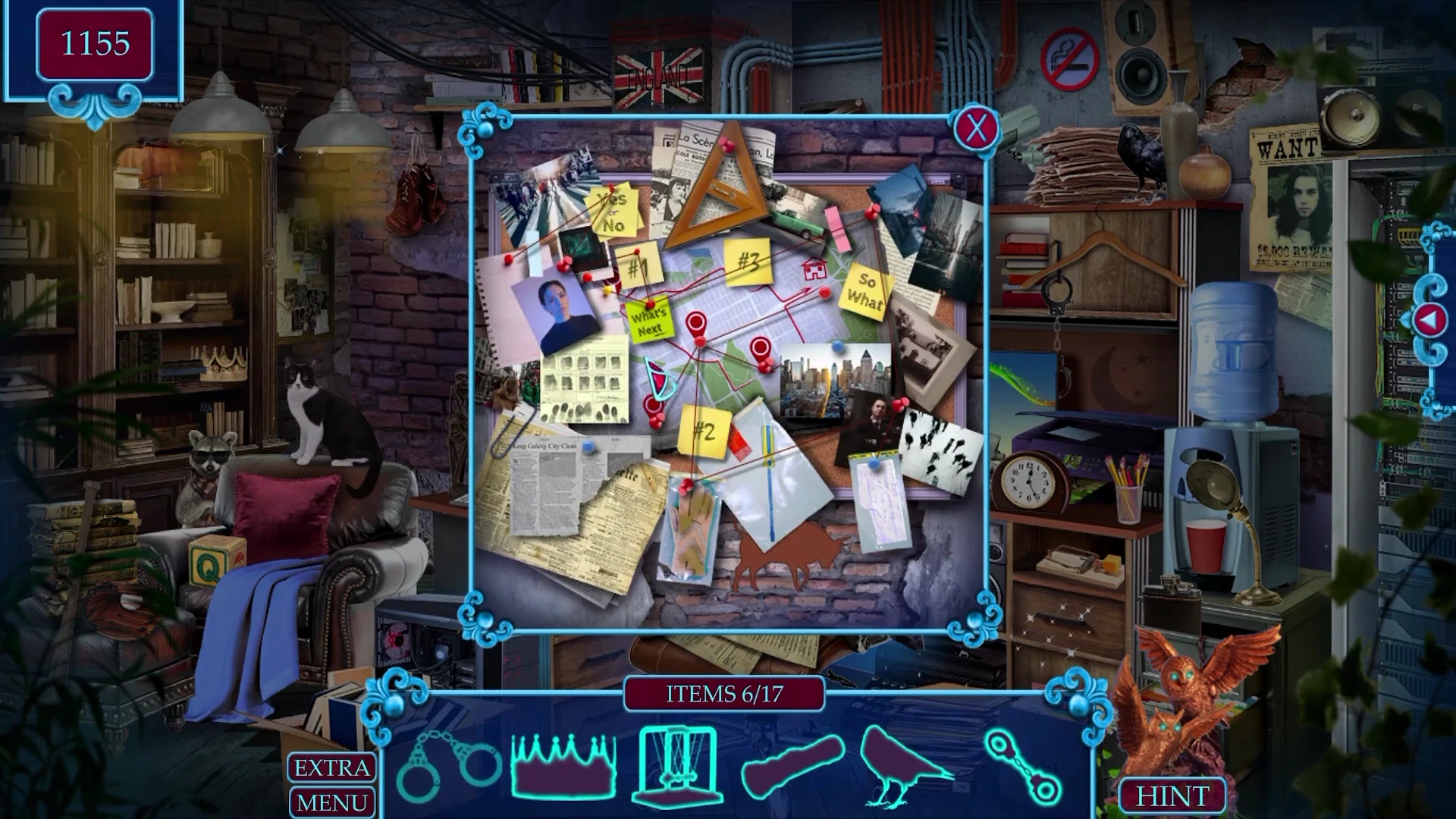Viewport: 1456px width, 819px height.
Task: Select the baseball bat silhouette item
Action: [793, 766]
